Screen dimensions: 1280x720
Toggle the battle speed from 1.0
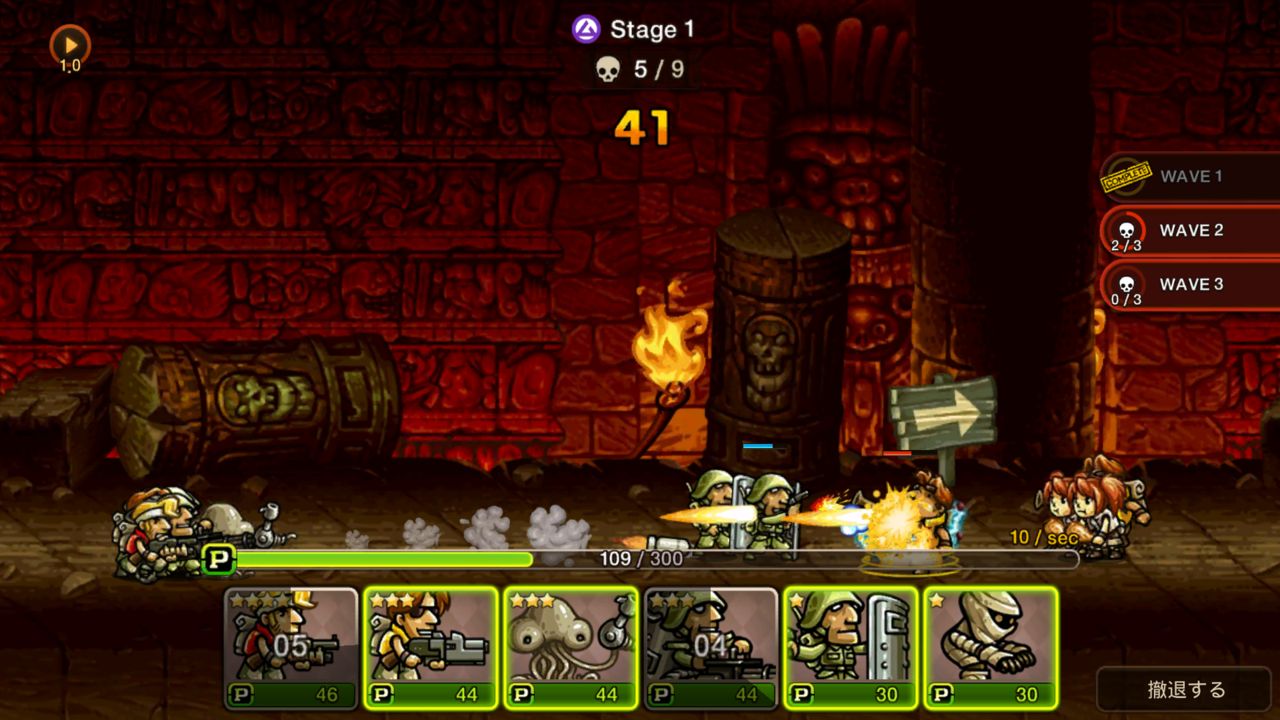click(68, 44)
